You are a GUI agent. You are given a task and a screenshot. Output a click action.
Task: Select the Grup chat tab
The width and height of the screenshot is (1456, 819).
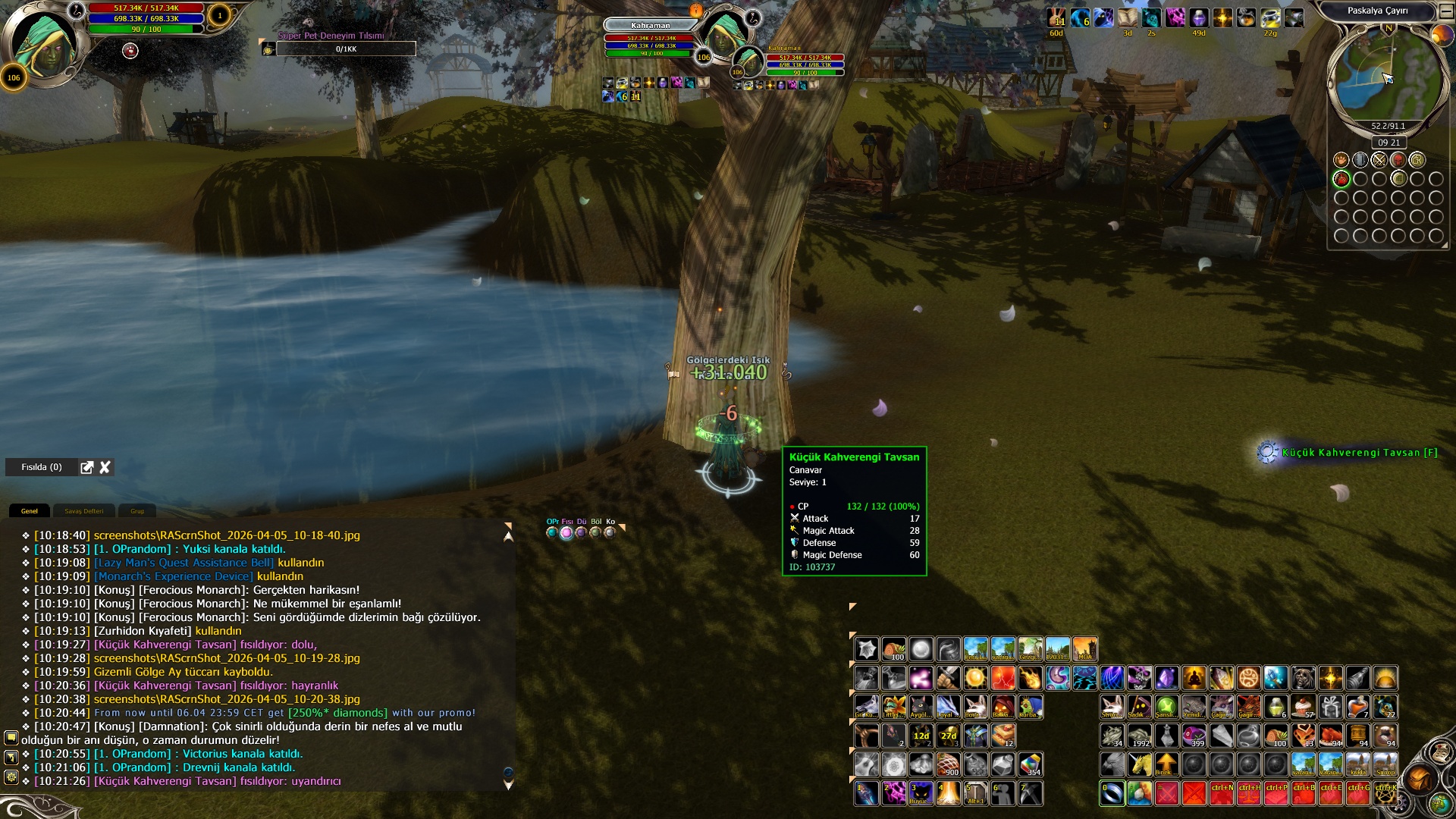tap(137, 511)
